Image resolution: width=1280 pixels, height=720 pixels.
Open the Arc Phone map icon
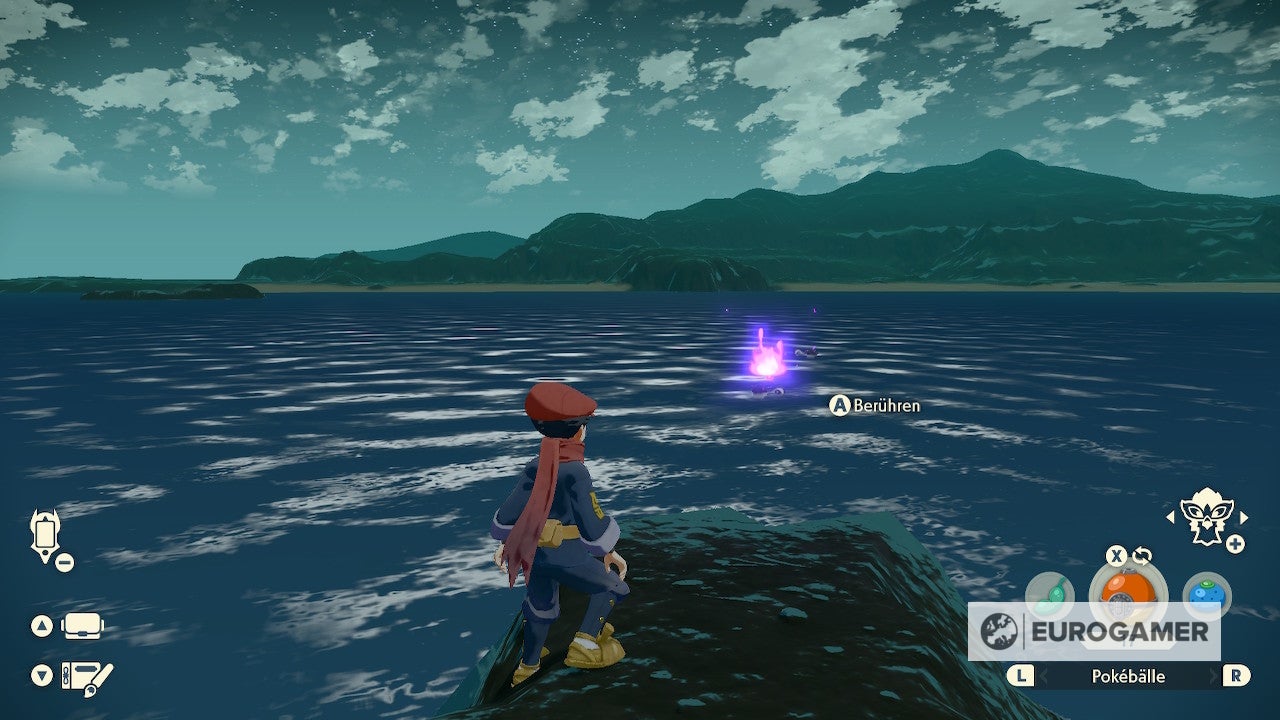point(46,536)
